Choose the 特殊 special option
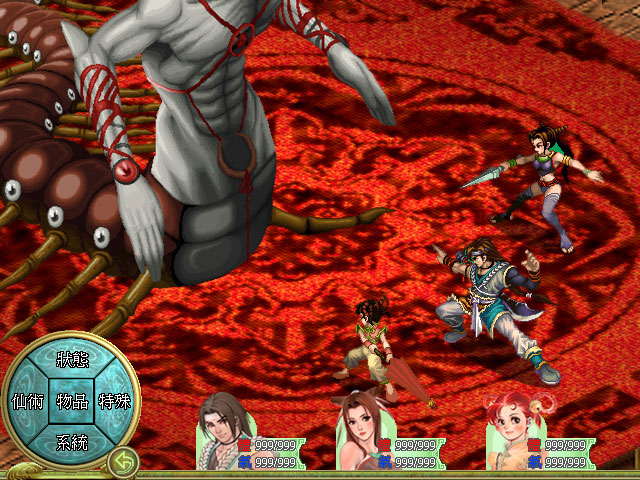Viewport: 640px width, 480px height. pos(114,401)
